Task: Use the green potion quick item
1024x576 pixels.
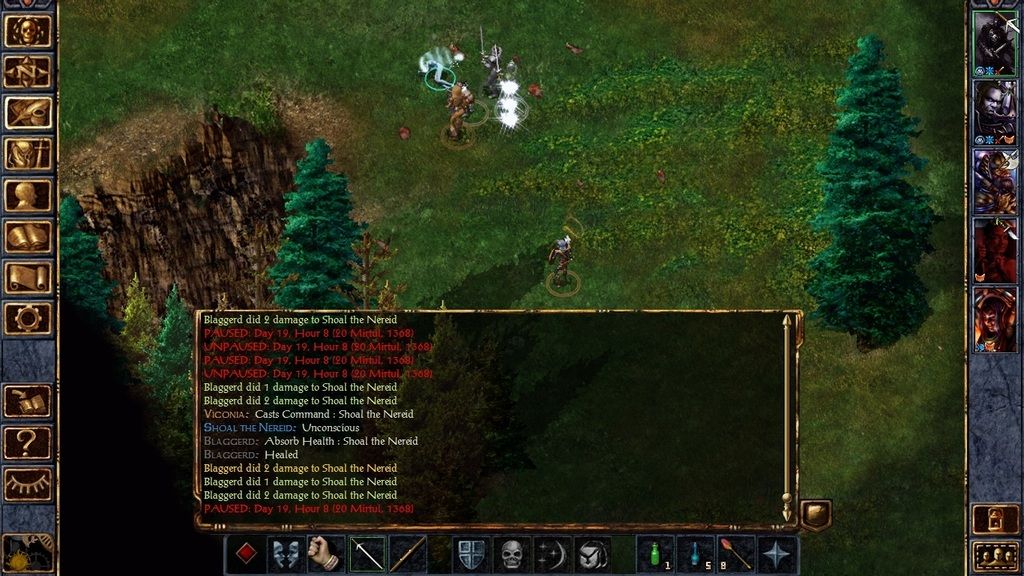Action: click(655, 554)
